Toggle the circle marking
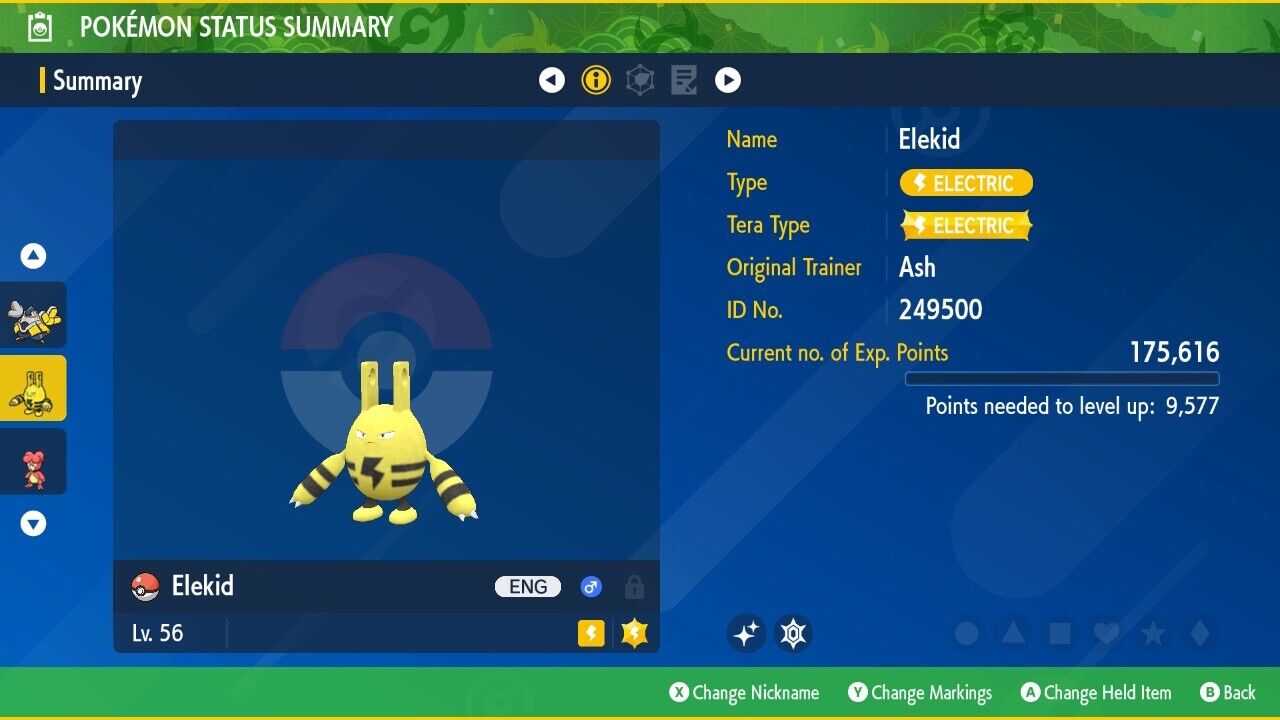Screen dimensions: 1280x720 tap(966, 633)
